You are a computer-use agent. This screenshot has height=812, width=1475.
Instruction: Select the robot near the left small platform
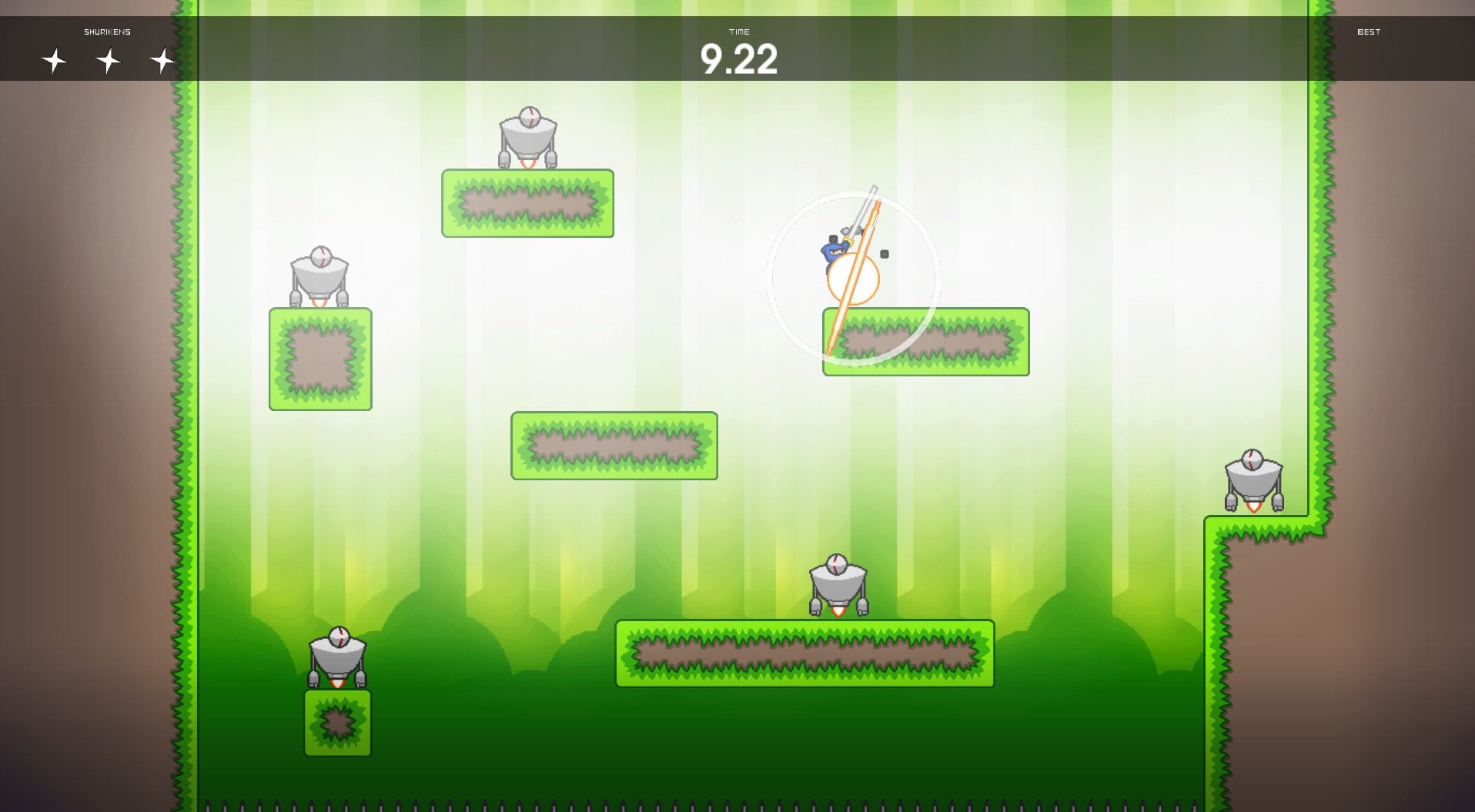pyautogui.click(x=319, y=277)
